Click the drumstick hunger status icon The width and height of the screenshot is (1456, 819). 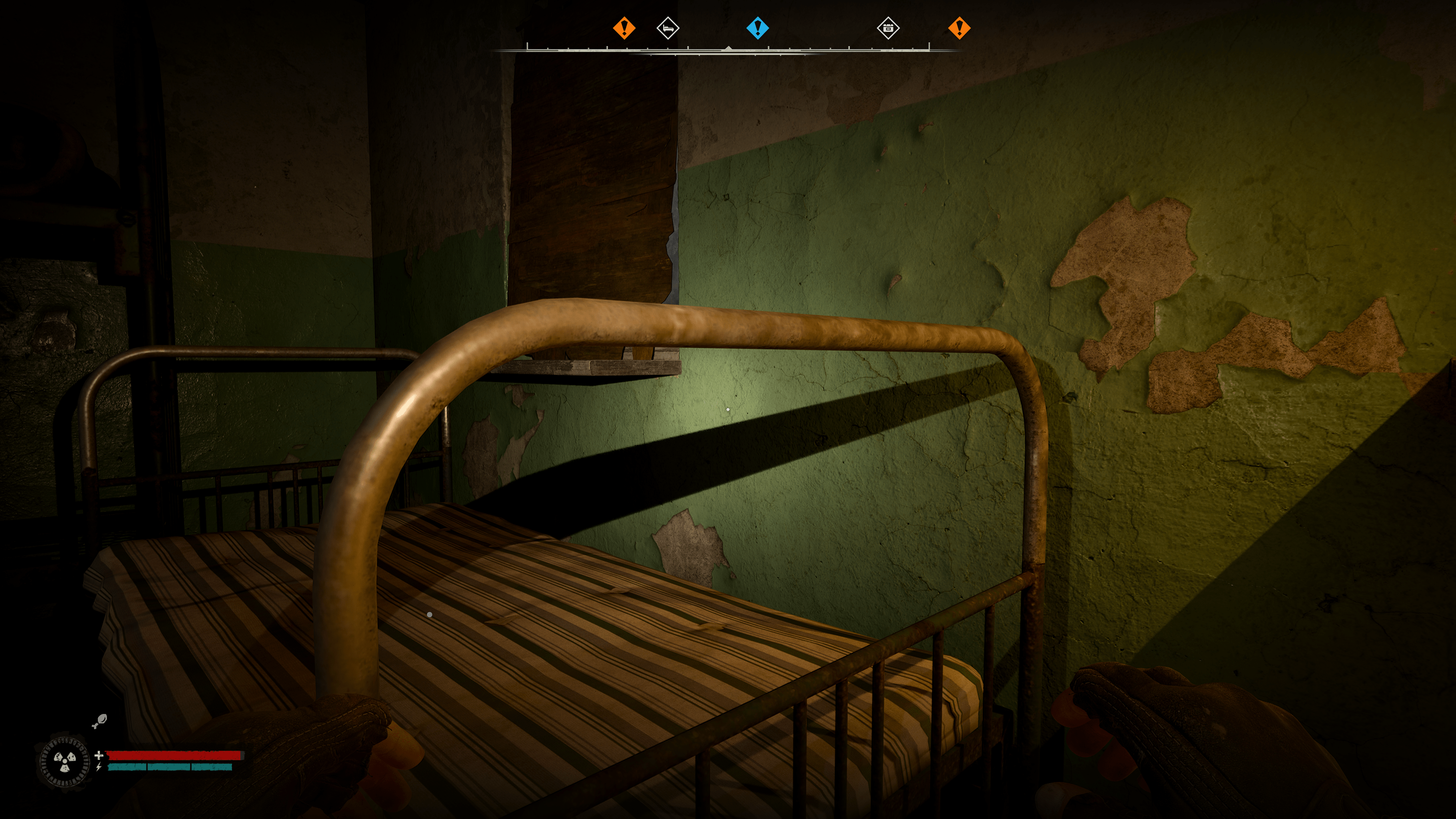click(99, 721)
